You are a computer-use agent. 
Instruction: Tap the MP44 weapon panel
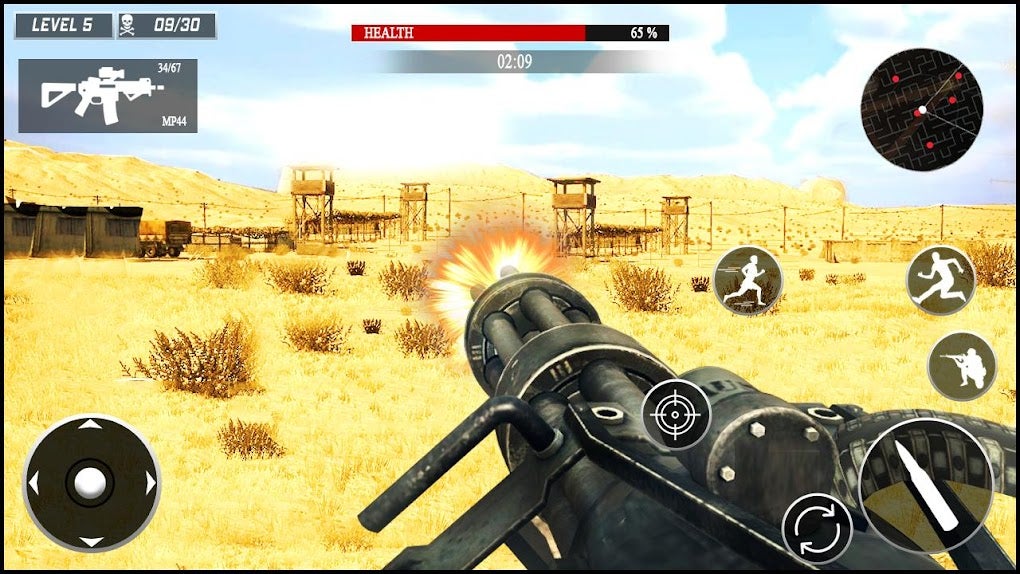(x=108, y=95)
